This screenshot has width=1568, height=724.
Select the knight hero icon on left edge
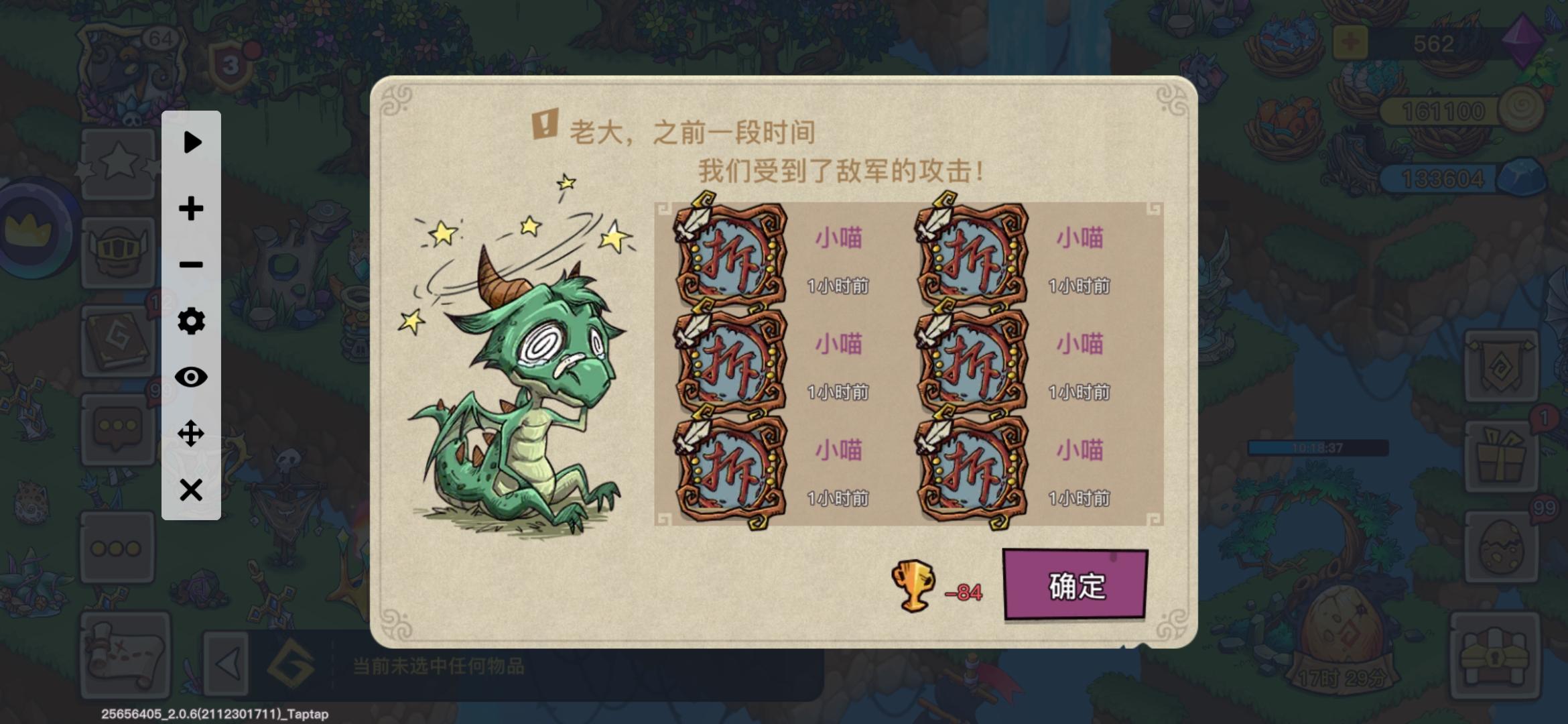(119, 253)
